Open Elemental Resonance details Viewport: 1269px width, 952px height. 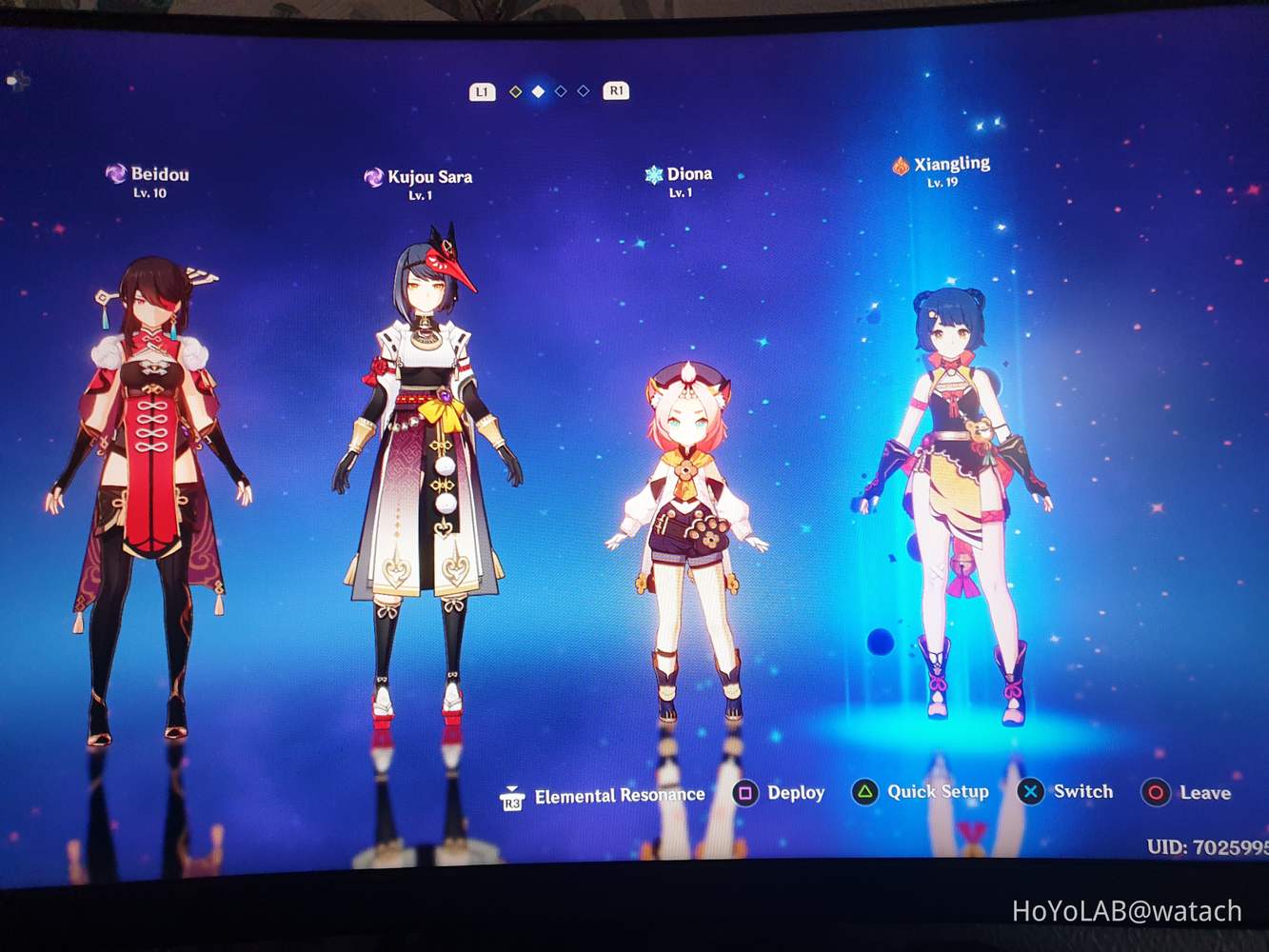[x=620, y=793]
